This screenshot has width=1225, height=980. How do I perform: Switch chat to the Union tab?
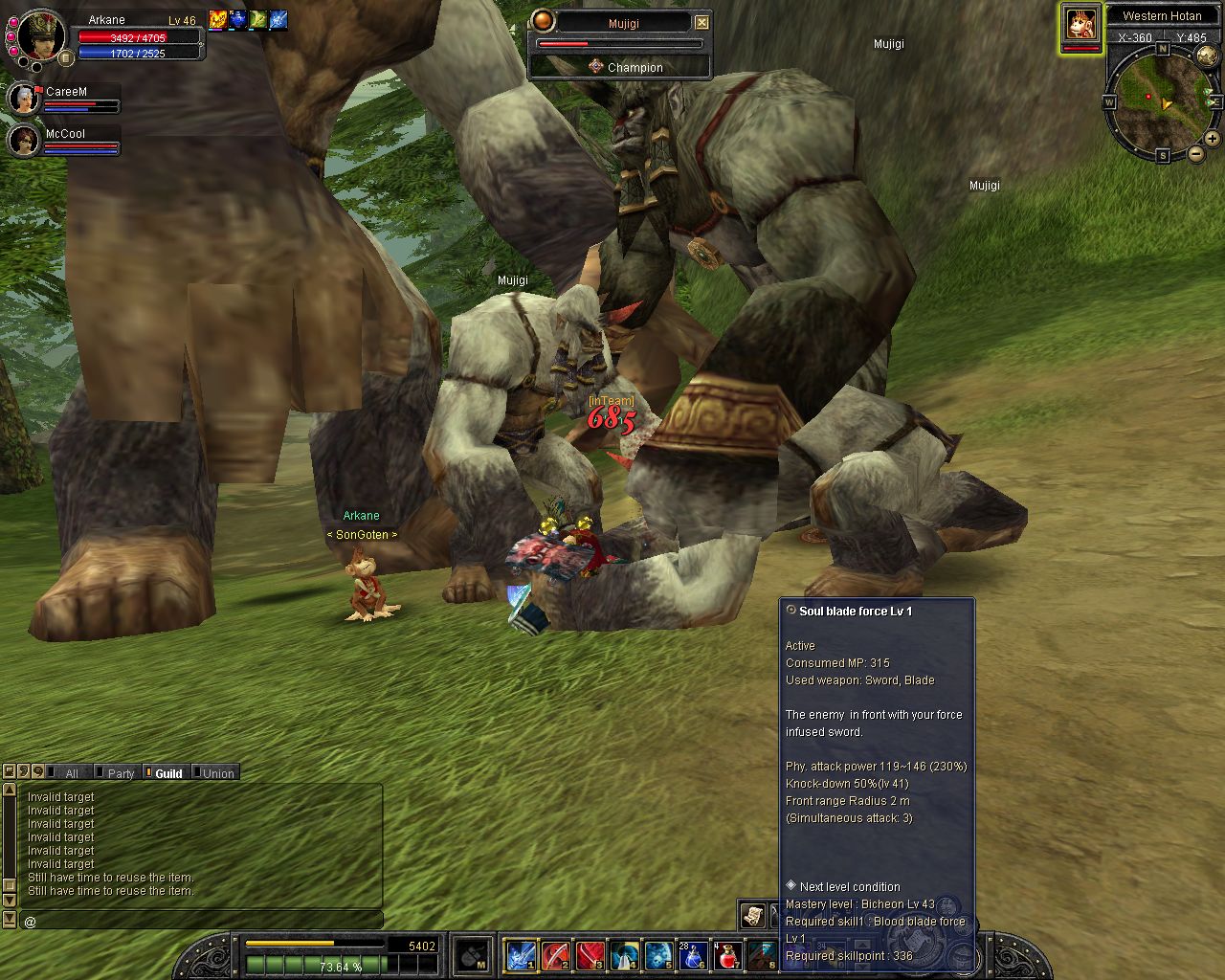pos(218,773)
